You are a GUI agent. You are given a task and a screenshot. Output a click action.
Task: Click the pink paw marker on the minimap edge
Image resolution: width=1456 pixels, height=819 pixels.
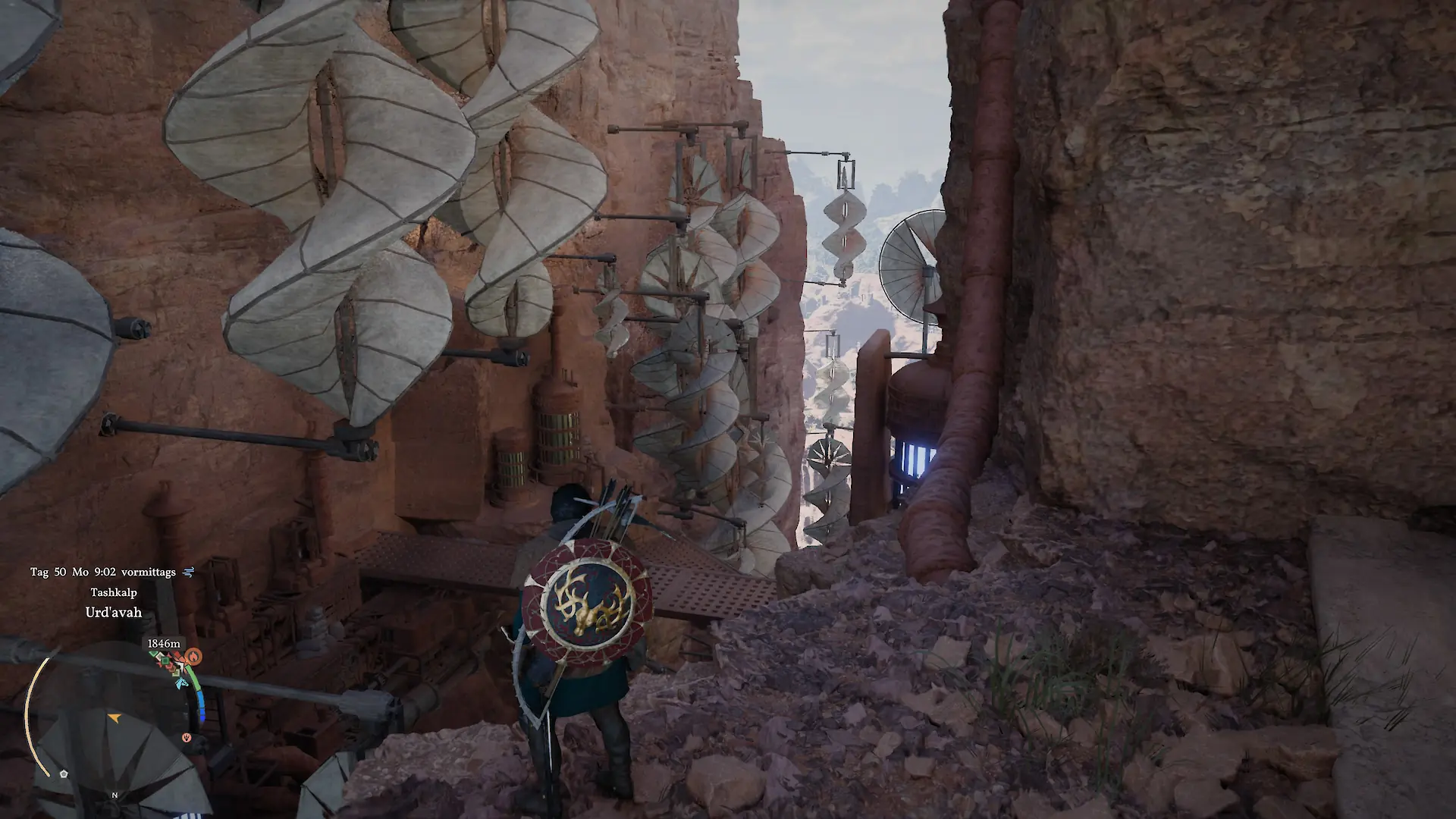click(187, 737)
